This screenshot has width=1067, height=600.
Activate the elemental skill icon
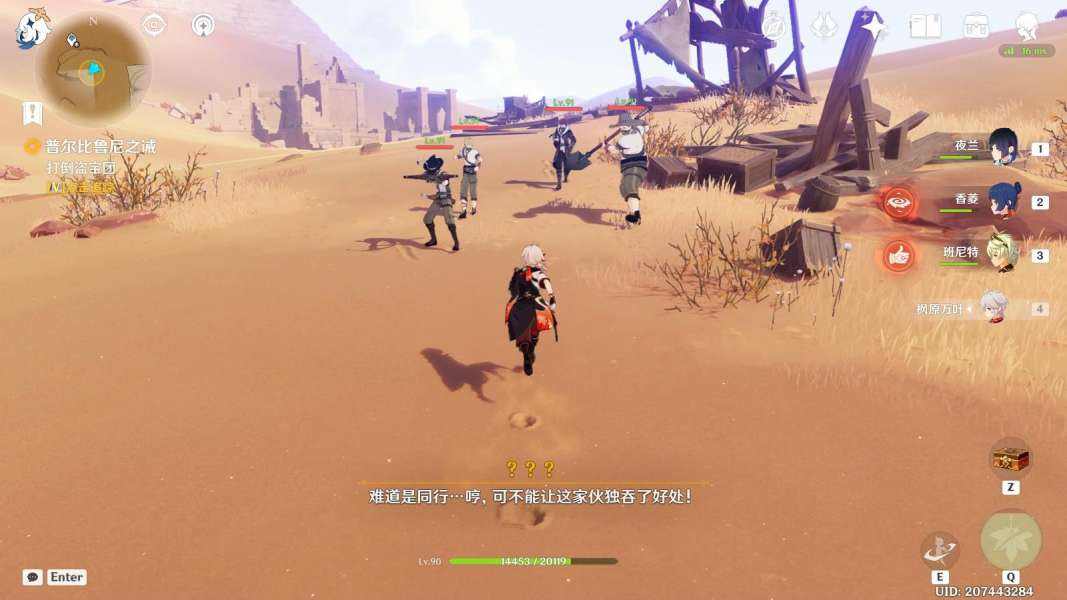[x=940, y=550]
